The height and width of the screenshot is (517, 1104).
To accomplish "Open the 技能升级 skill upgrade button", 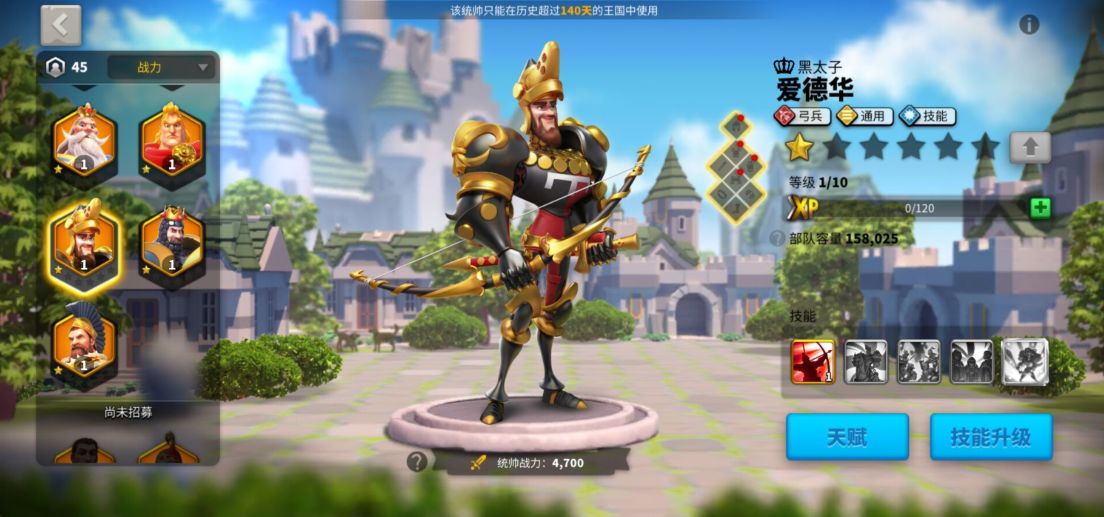I will [989, 437].
